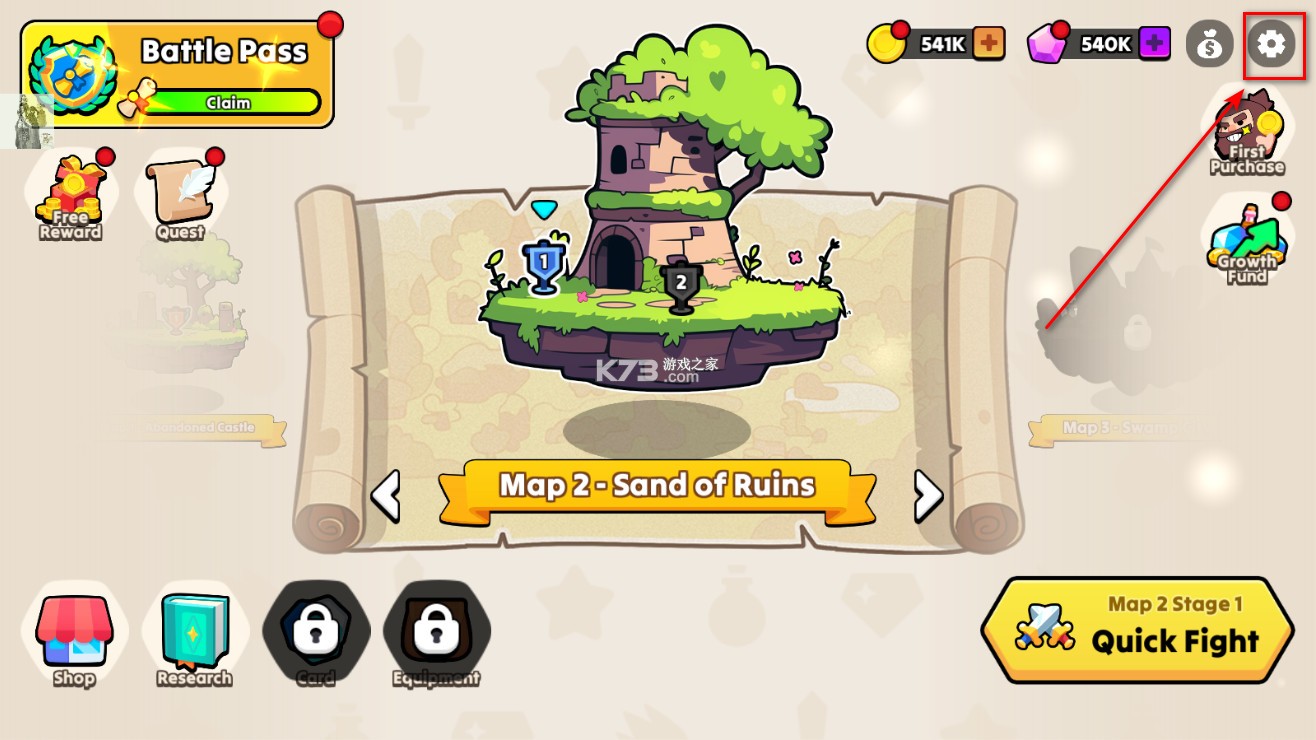Tap the locked Equipment button

(x=436, y=633)
